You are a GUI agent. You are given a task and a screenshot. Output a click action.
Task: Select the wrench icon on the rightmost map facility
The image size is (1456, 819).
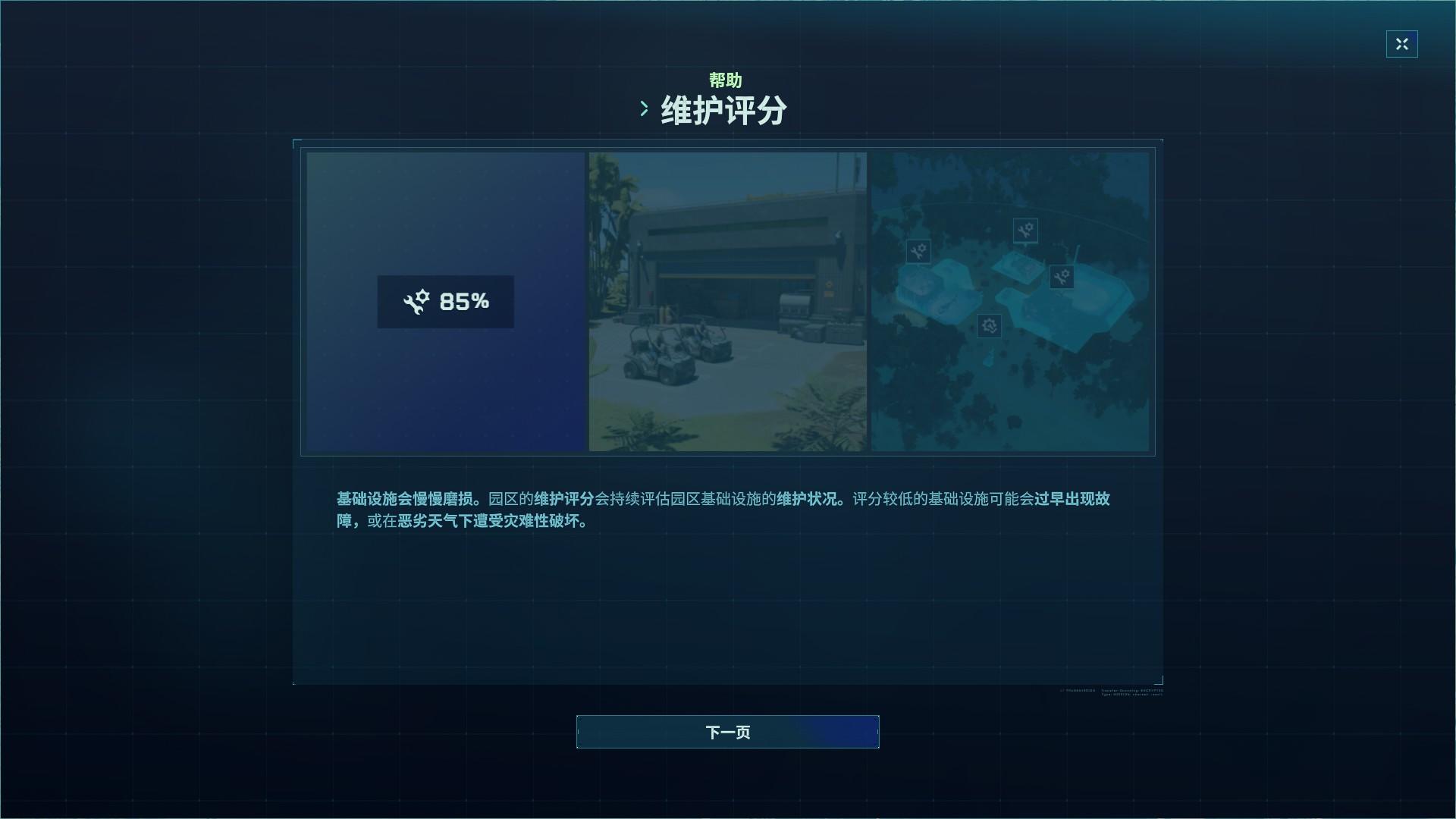pyautogui.click(x=1061, y=278)
